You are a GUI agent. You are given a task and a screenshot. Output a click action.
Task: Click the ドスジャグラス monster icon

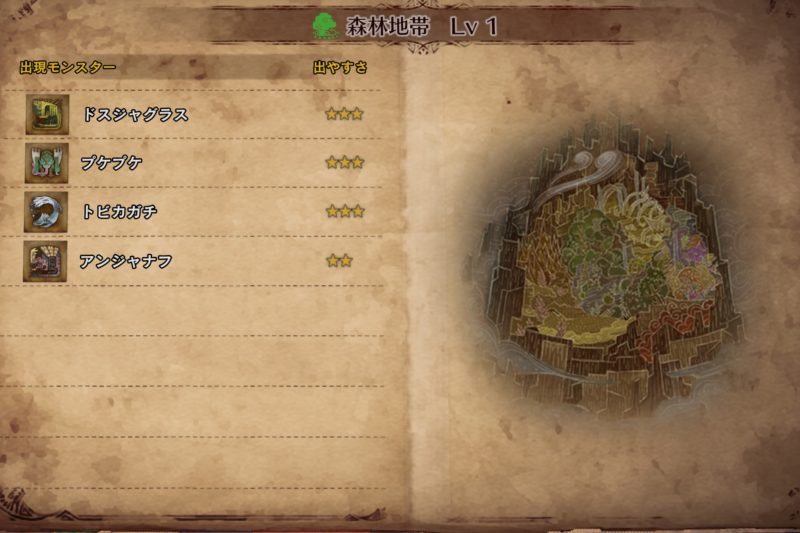point(47,114)
